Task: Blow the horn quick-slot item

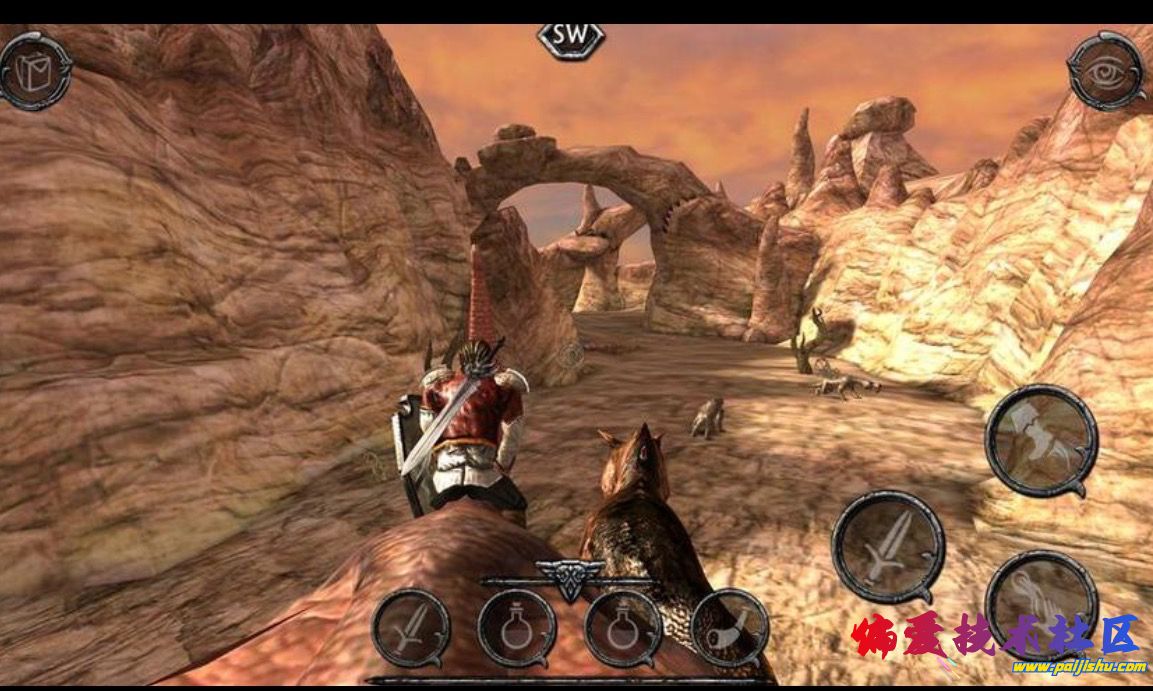Action: [x=729, y=628]
